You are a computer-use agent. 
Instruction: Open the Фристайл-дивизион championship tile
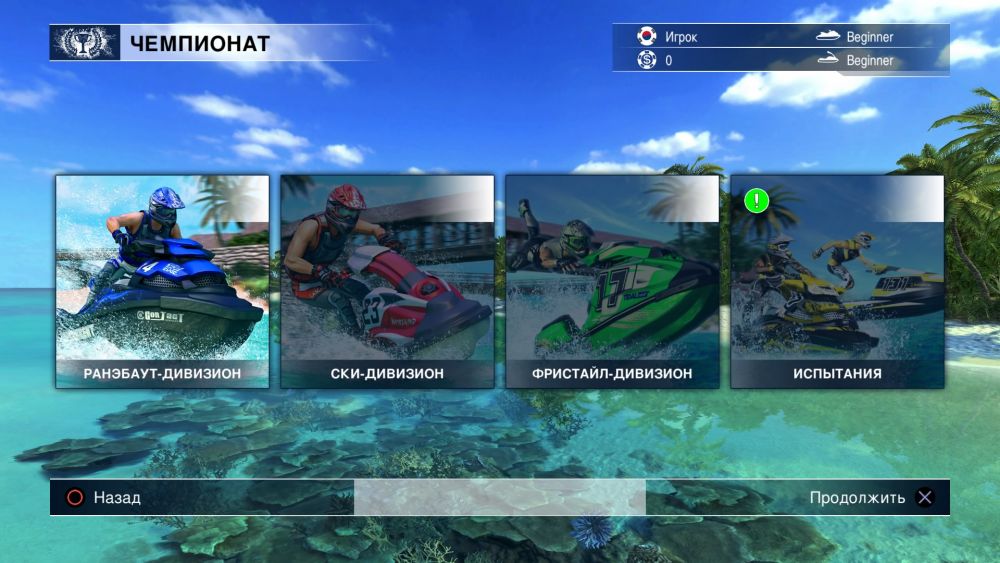612,282
